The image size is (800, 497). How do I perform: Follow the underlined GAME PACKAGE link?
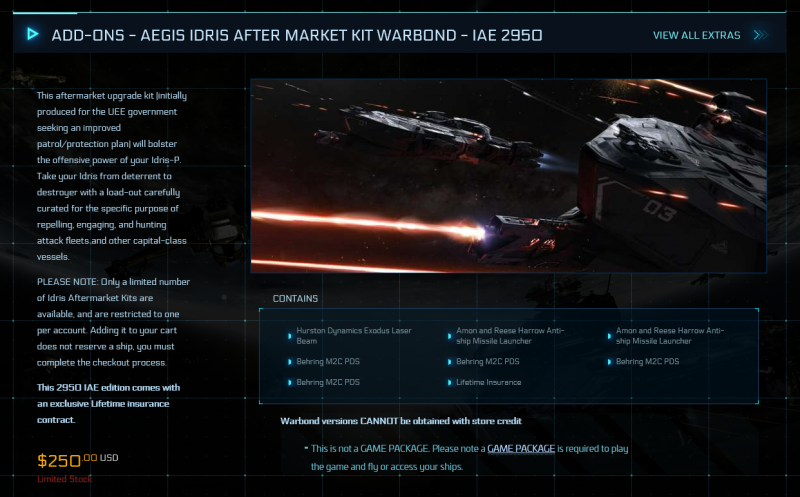click(x=521, y=449)
